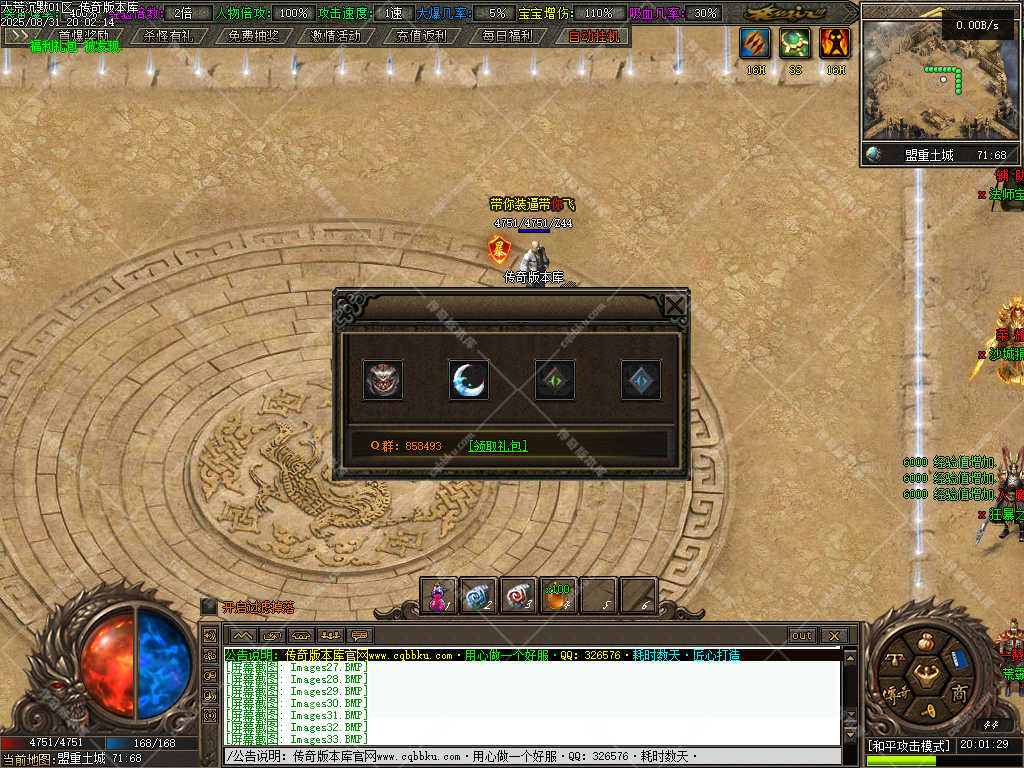Select the demon mask icon in dialog
This screenshot has height=768, width=1024.
382,380
